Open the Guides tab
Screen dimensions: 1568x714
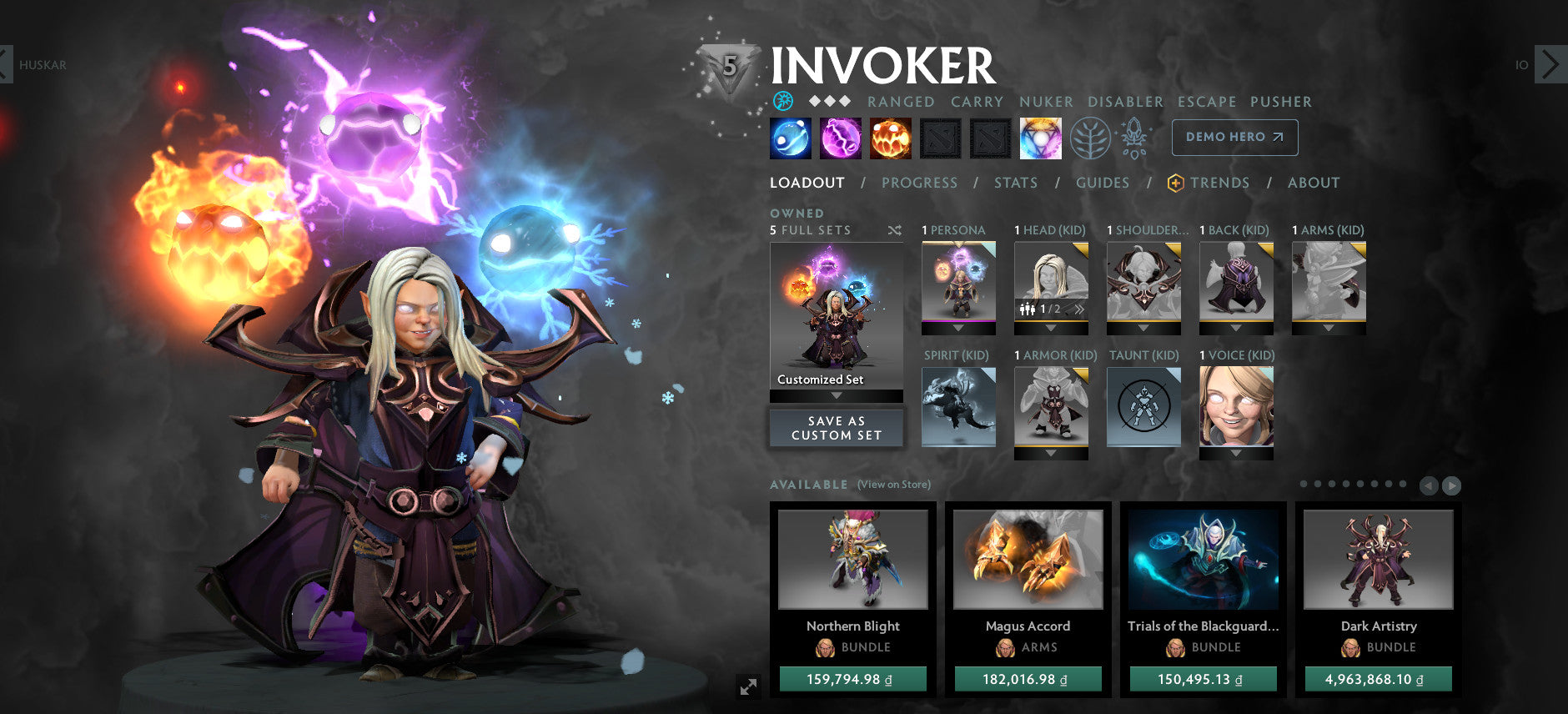pos(1103,183)
